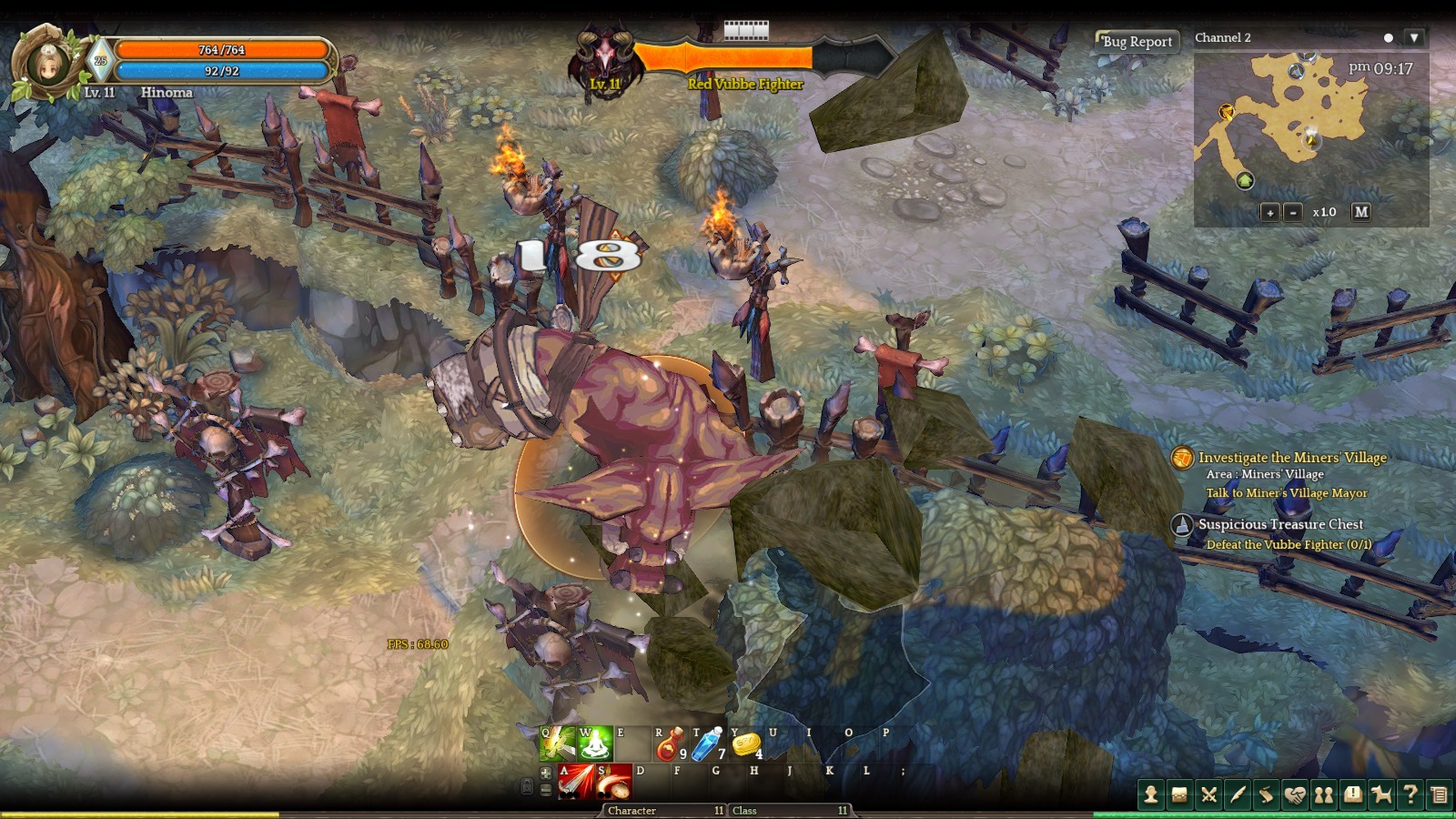Open the Bug Report form
The image size is (1456, 819).
(1137, 41)
